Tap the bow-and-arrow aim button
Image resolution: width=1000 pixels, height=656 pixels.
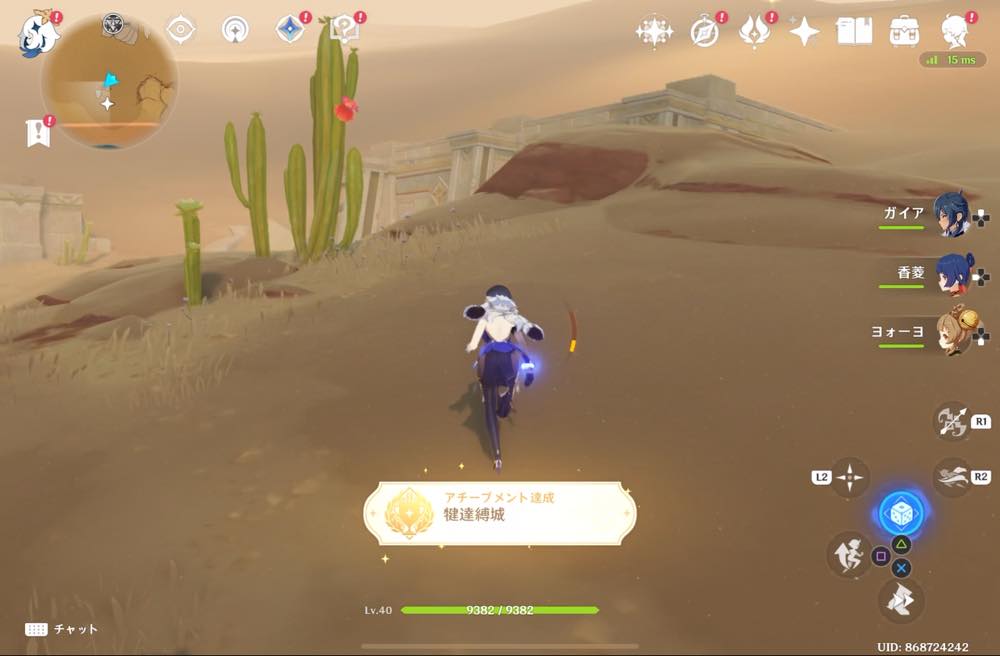point(952,422)
